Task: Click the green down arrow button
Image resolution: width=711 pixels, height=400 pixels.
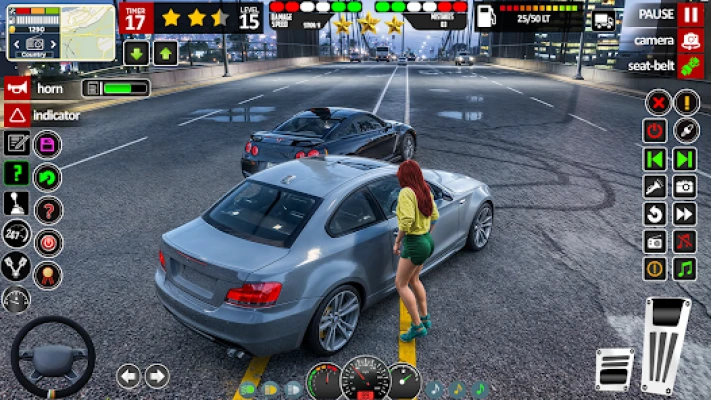Action: pos(137,53)
